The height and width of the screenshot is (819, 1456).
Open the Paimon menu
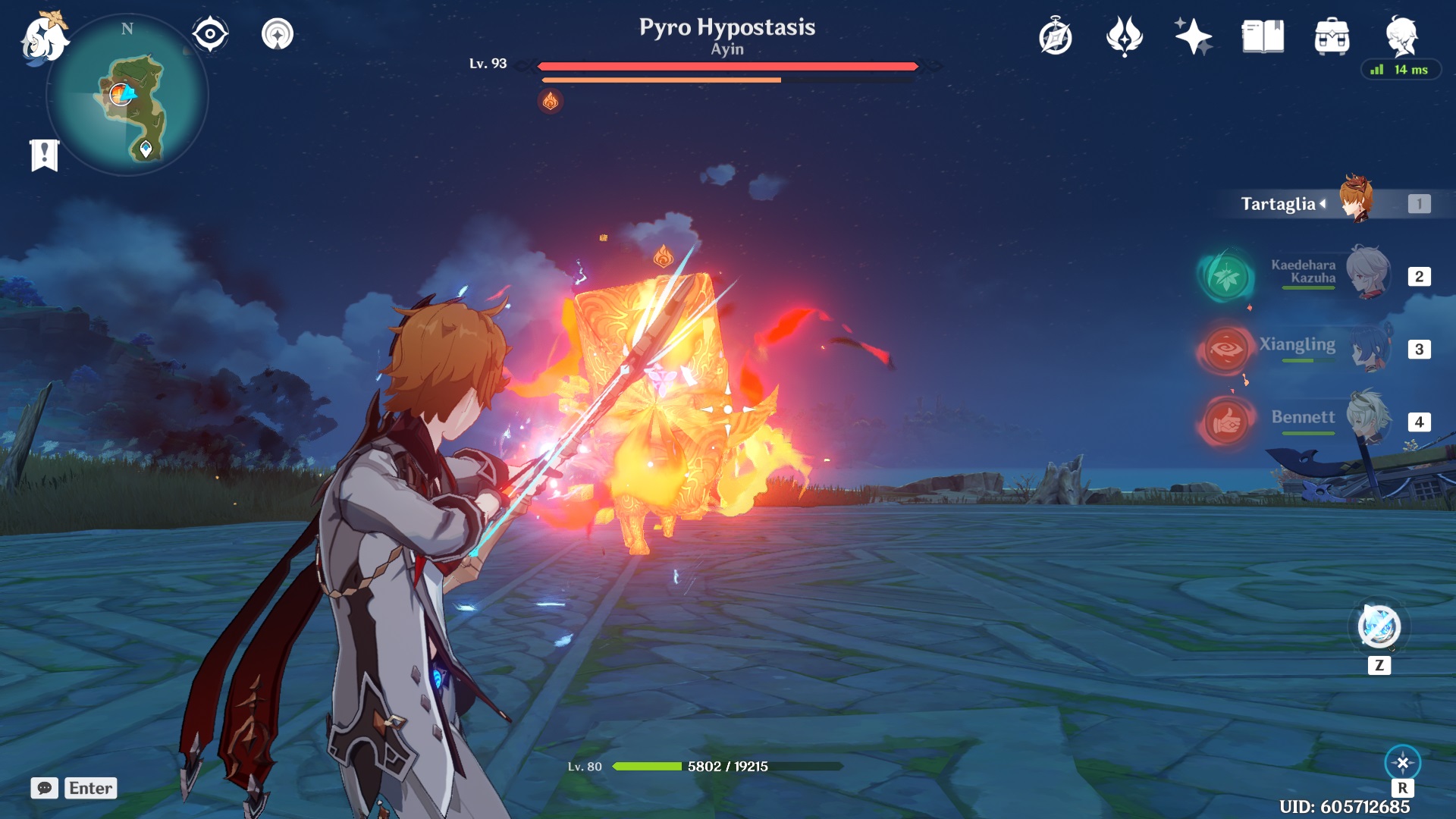pos(43,33)
